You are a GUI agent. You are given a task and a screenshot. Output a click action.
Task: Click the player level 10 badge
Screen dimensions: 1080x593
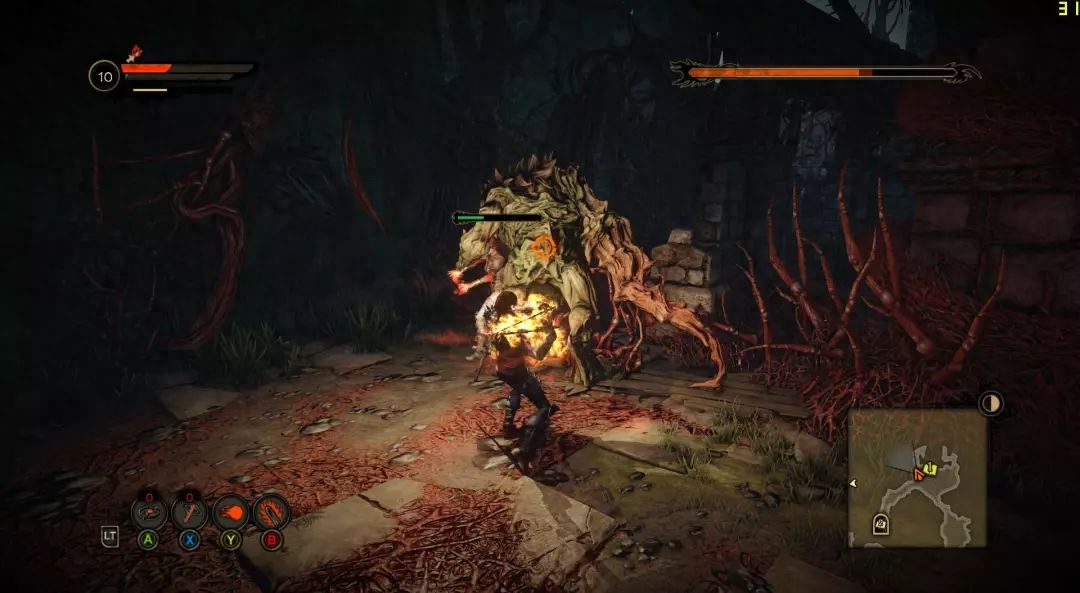(104, 76)
